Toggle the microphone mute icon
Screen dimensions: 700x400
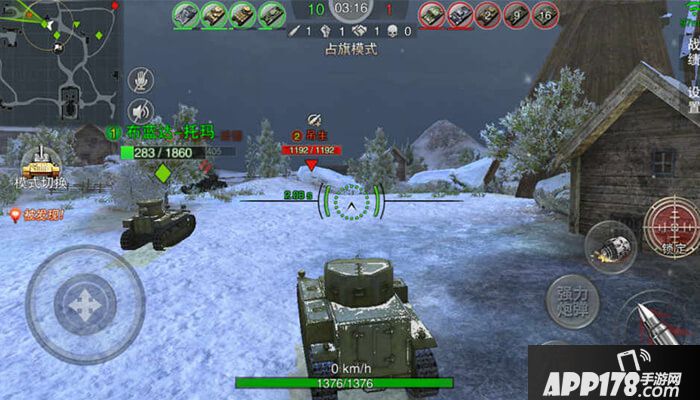(x=142, y=78)
